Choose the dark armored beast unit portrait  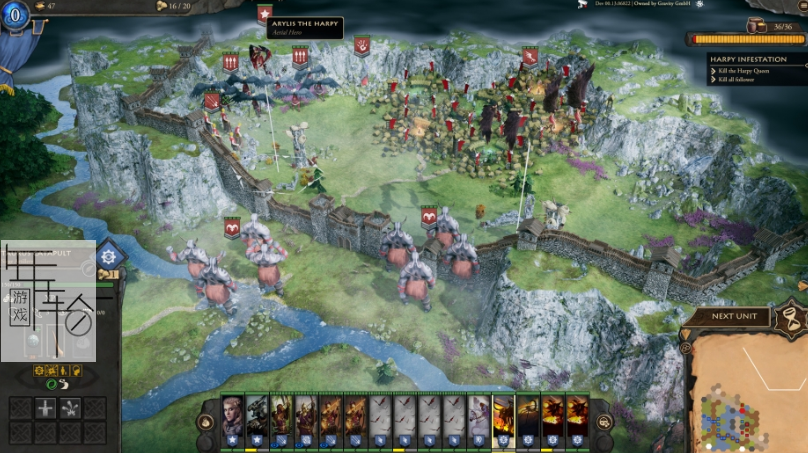pyautogui.click(x=258, y=411)
